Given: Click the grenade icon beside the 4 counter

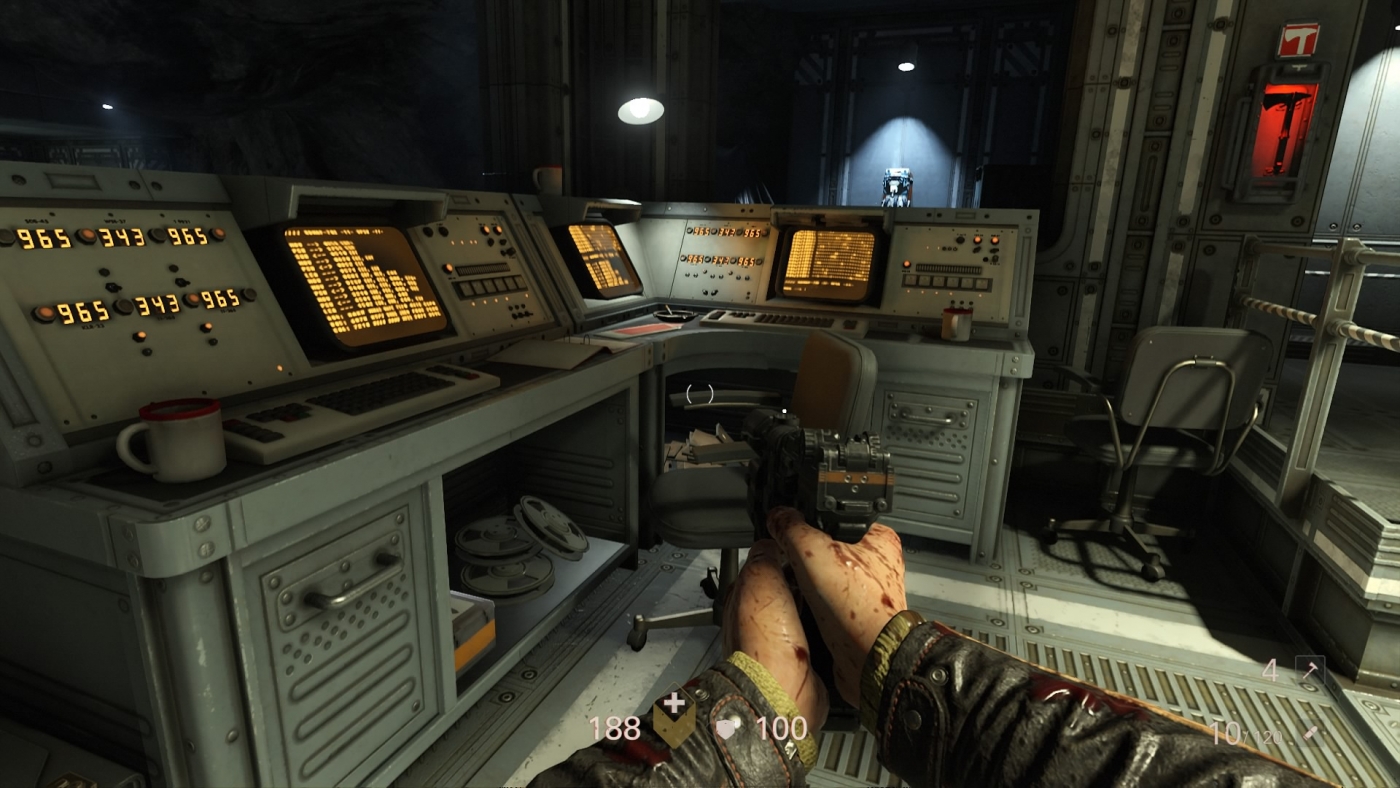Looking at the screenshot, I should click(x=1311, y=668).
